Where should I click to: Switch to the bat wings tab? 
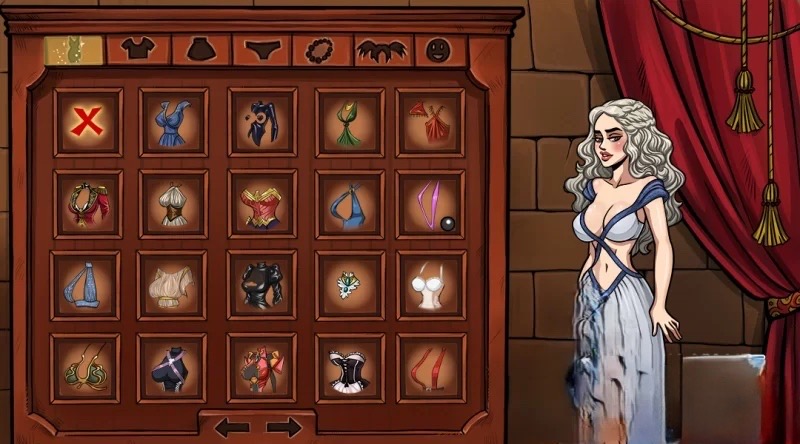tap(381, 48)
